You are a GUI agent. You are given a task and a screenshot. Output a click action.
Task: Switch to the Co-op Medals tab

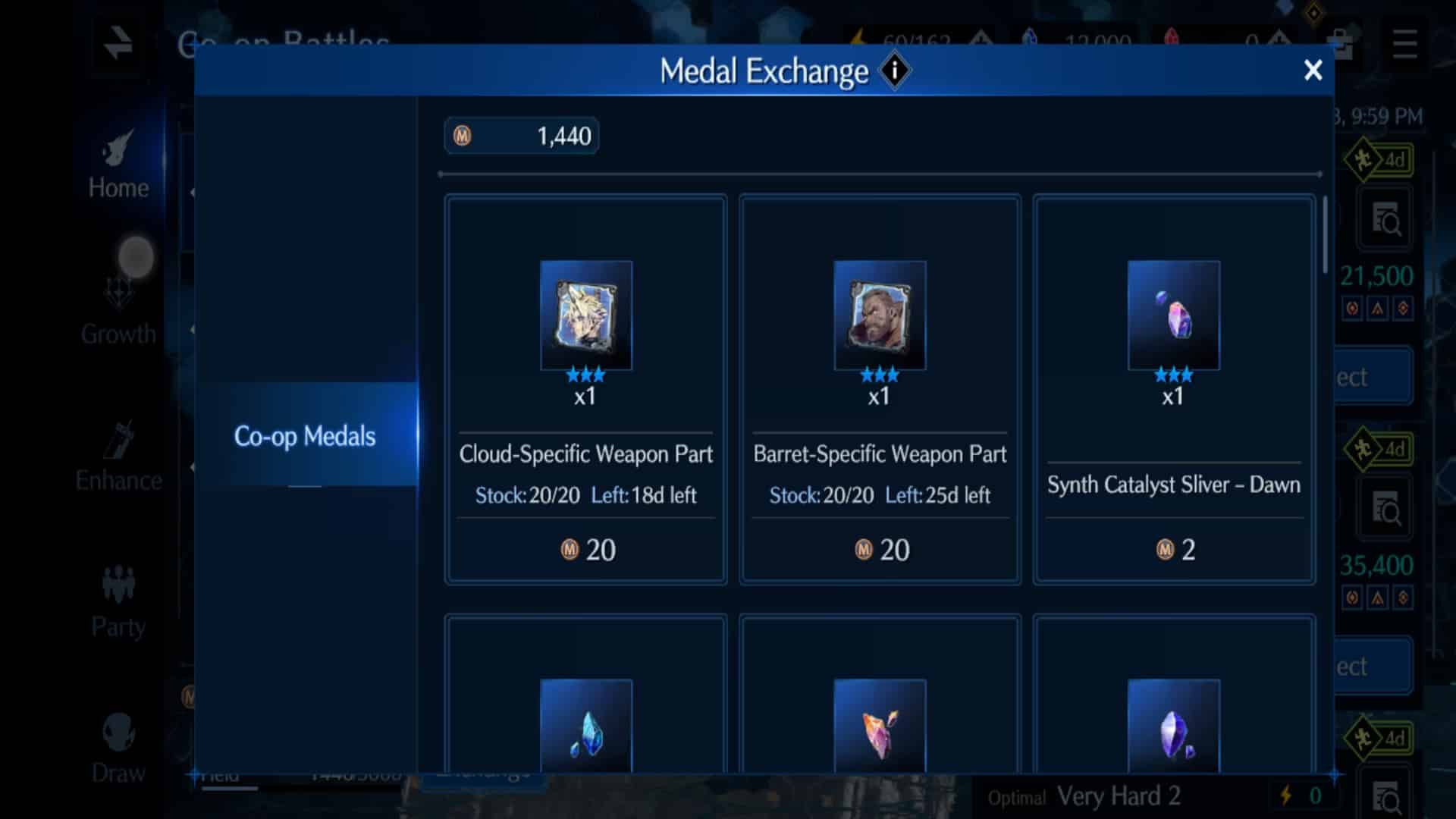point(305,436)
